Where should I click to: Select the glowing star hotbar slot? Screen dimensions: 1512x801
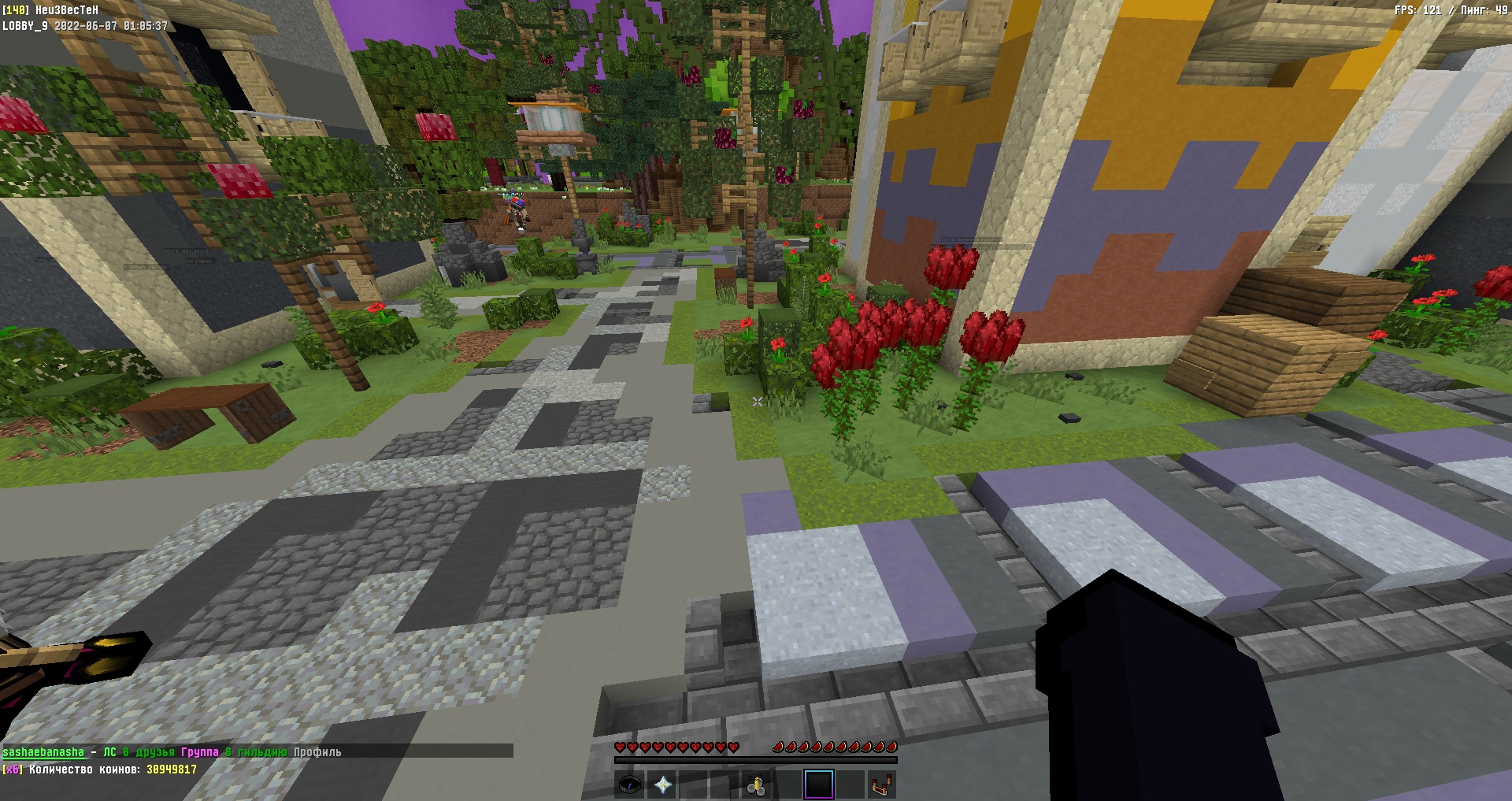[x=662, y=784]
